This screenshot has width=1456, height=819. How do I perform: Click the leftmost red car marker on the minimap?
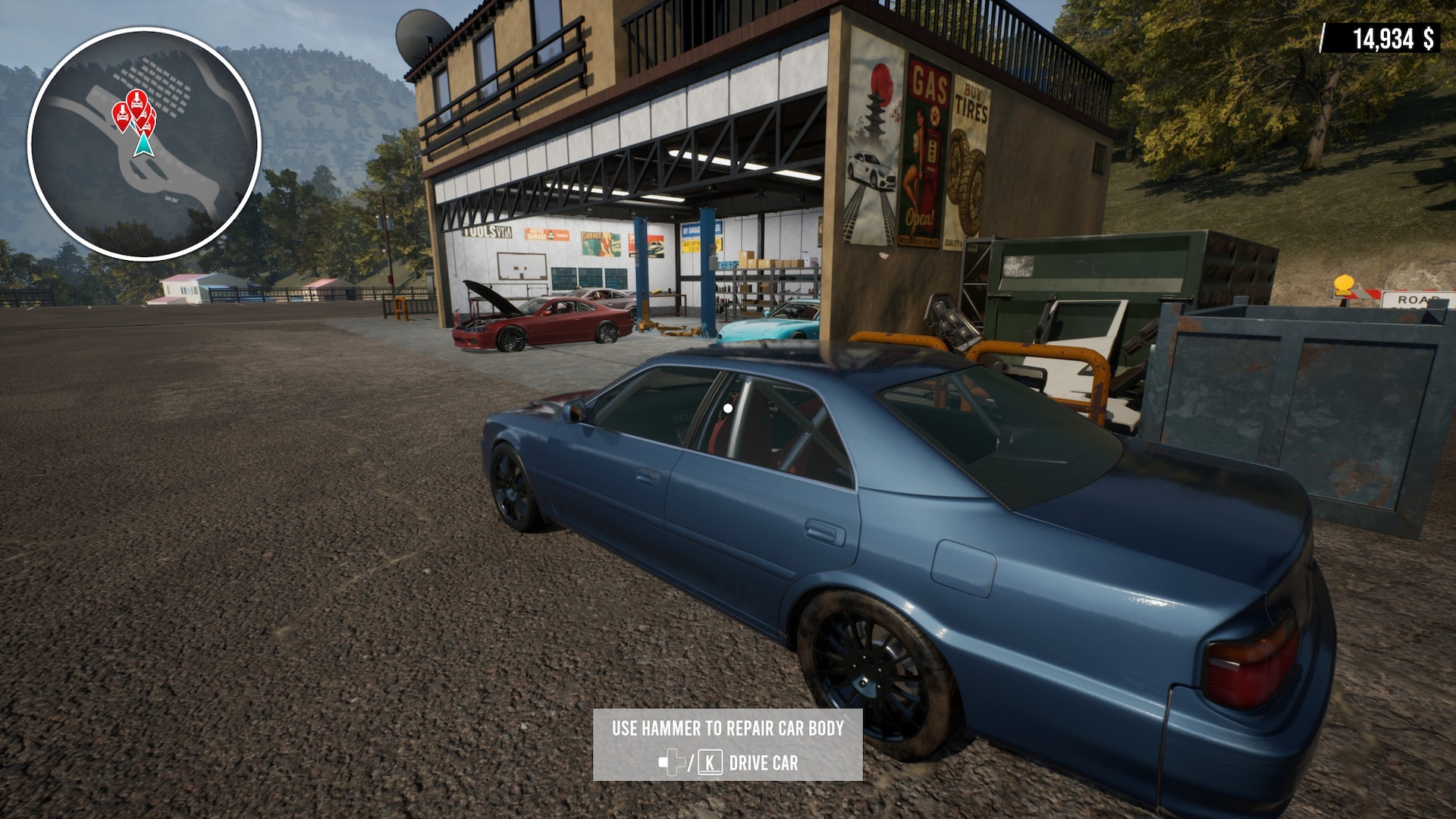121,116
